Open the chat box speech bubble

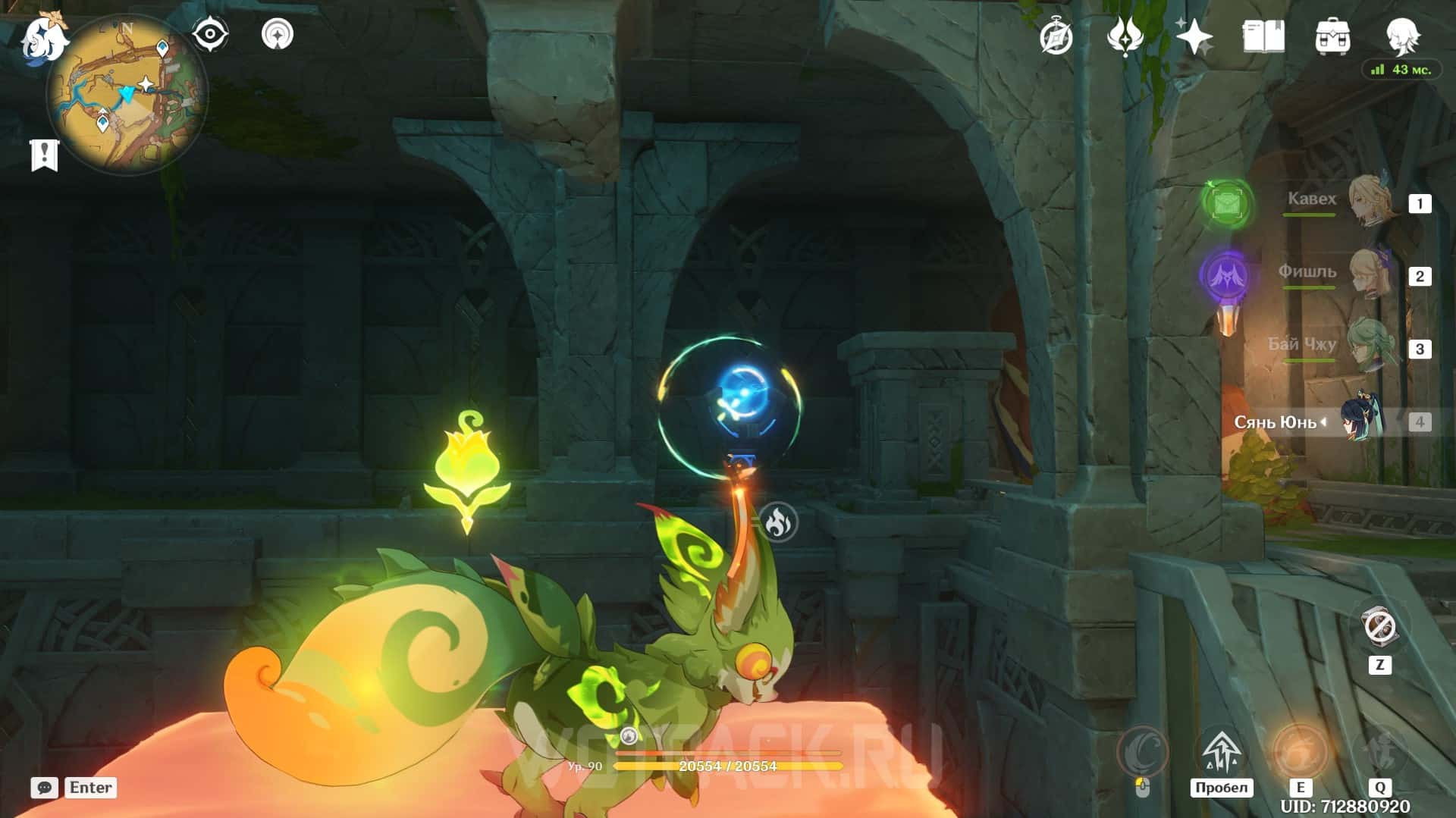tap(45, 788)
